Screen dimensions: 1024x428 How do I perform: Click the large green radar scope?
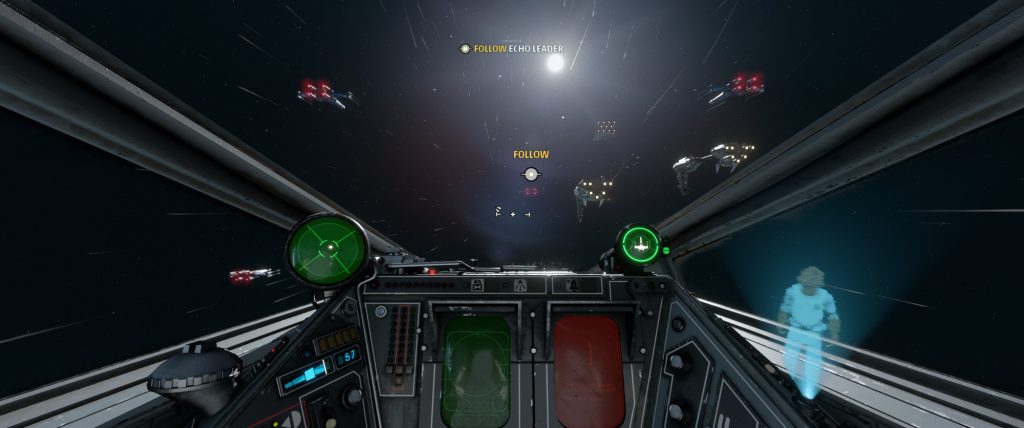tap(327, 249)
